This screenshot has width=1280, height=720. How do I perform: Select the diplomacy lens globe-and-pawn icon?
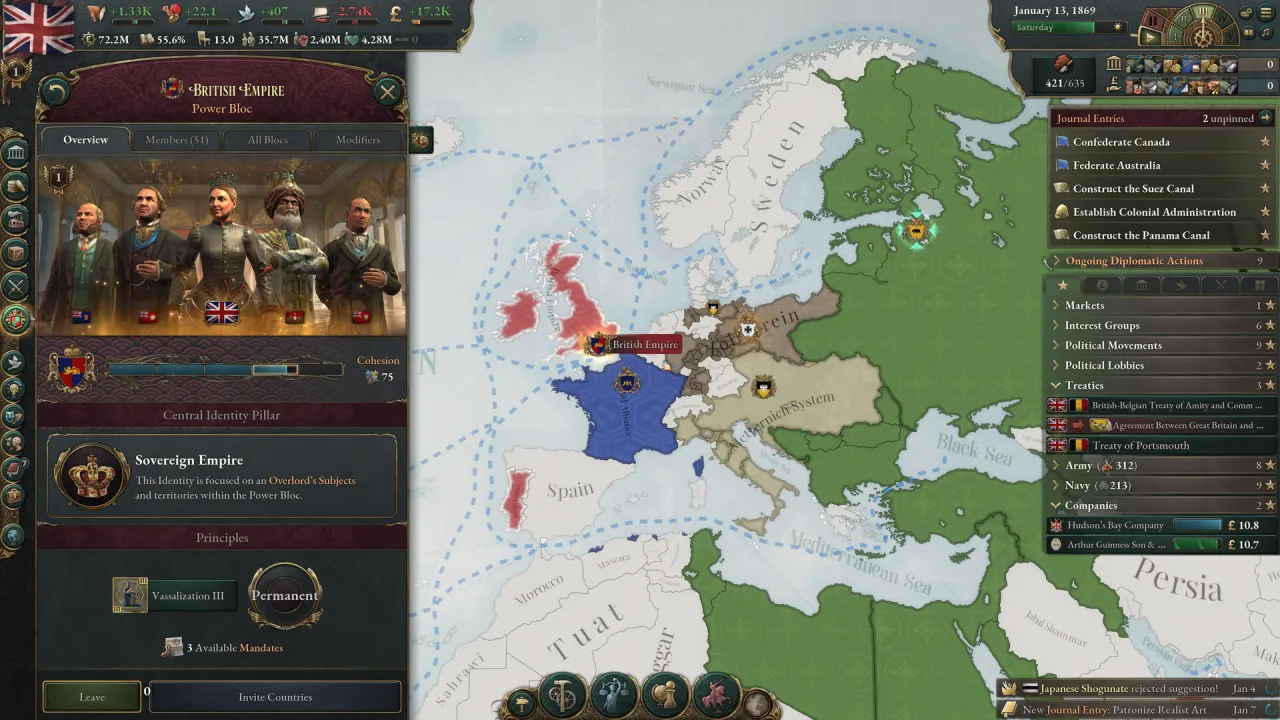(665, 692)
